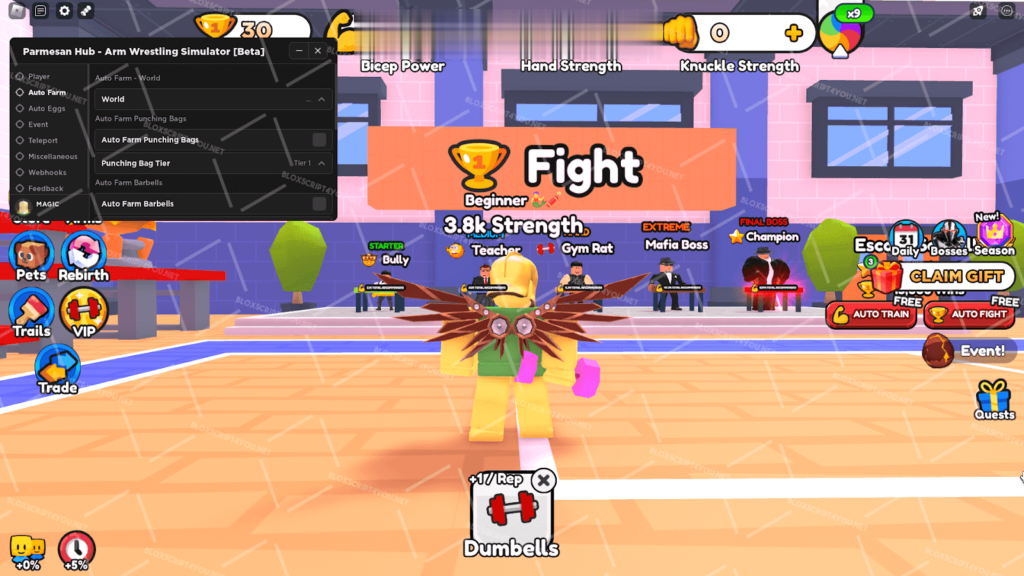1024x576 pixels.
Task: Open the Season pass
Action: pos(995,234)
